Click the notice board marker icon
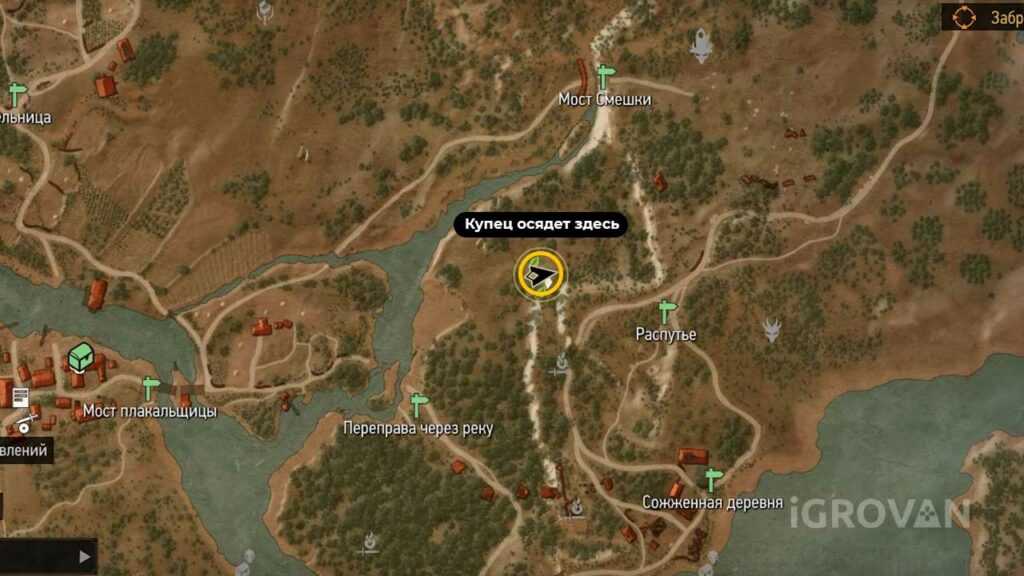Image resolution: width=1024 pixels, height=576 pixels. (20, 396)
